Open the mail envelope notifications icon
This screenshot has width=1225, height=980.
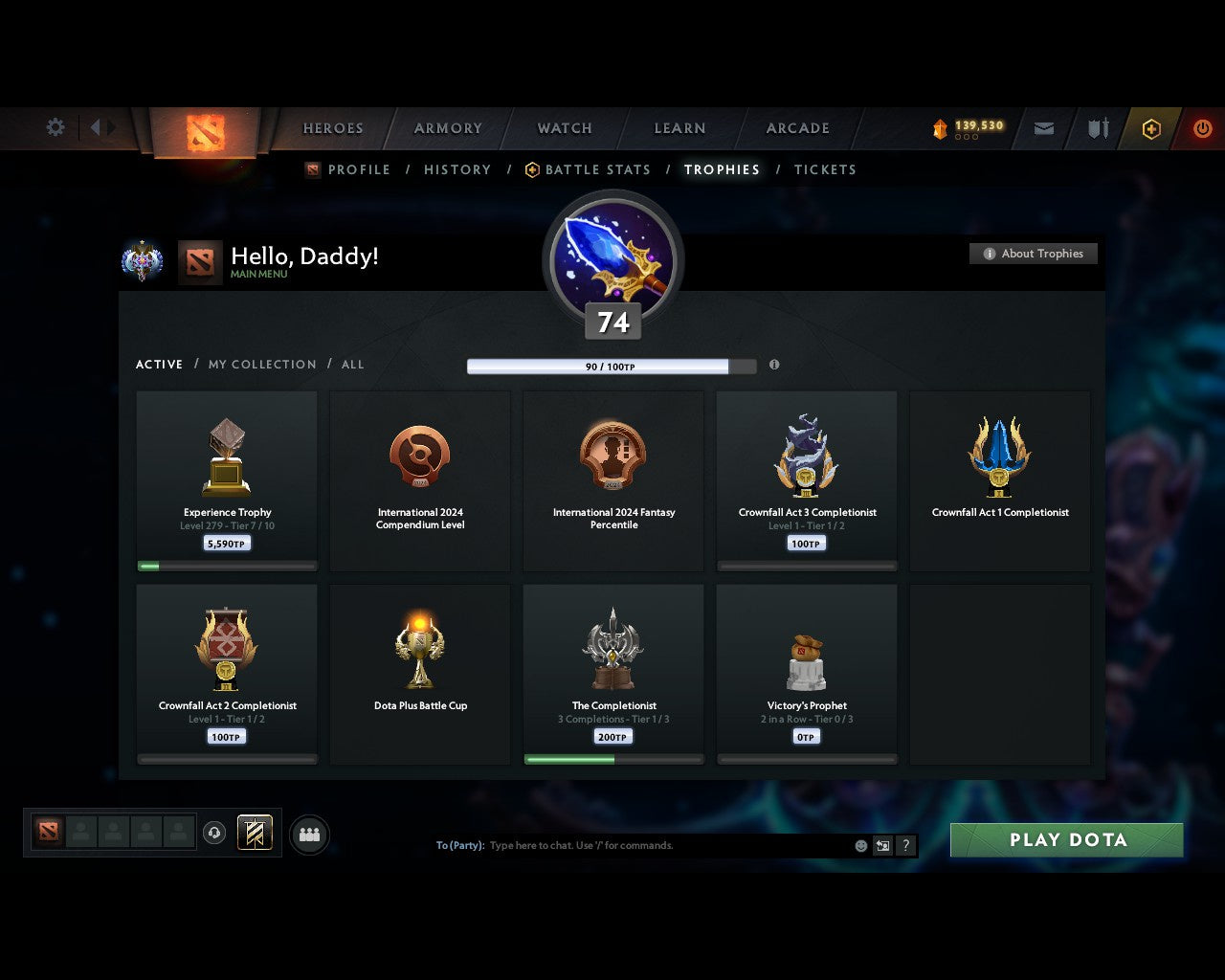pos(1043,128)
